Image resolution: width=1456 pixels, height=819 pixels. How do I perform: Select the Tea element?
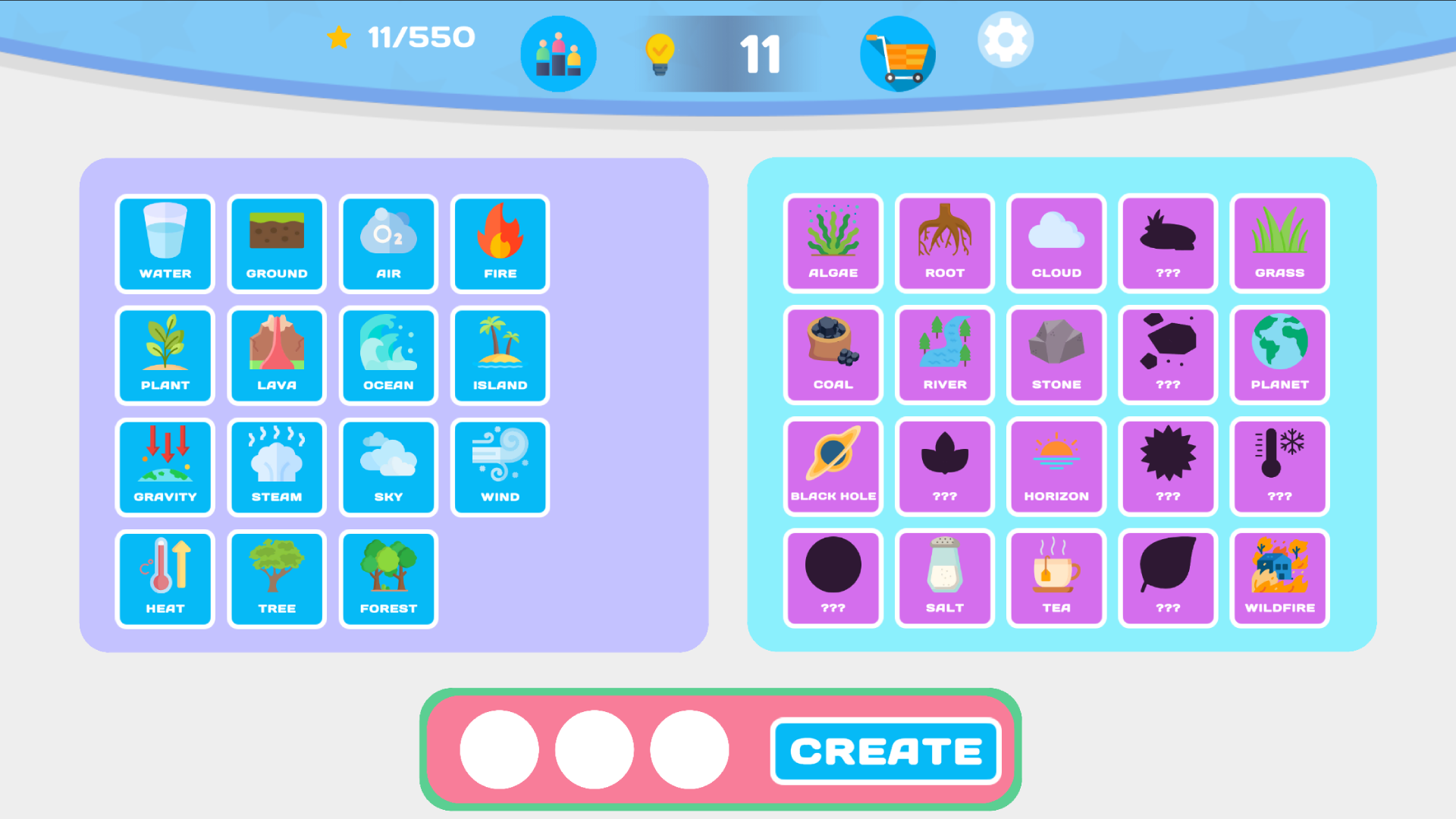tap(1056, 578)
